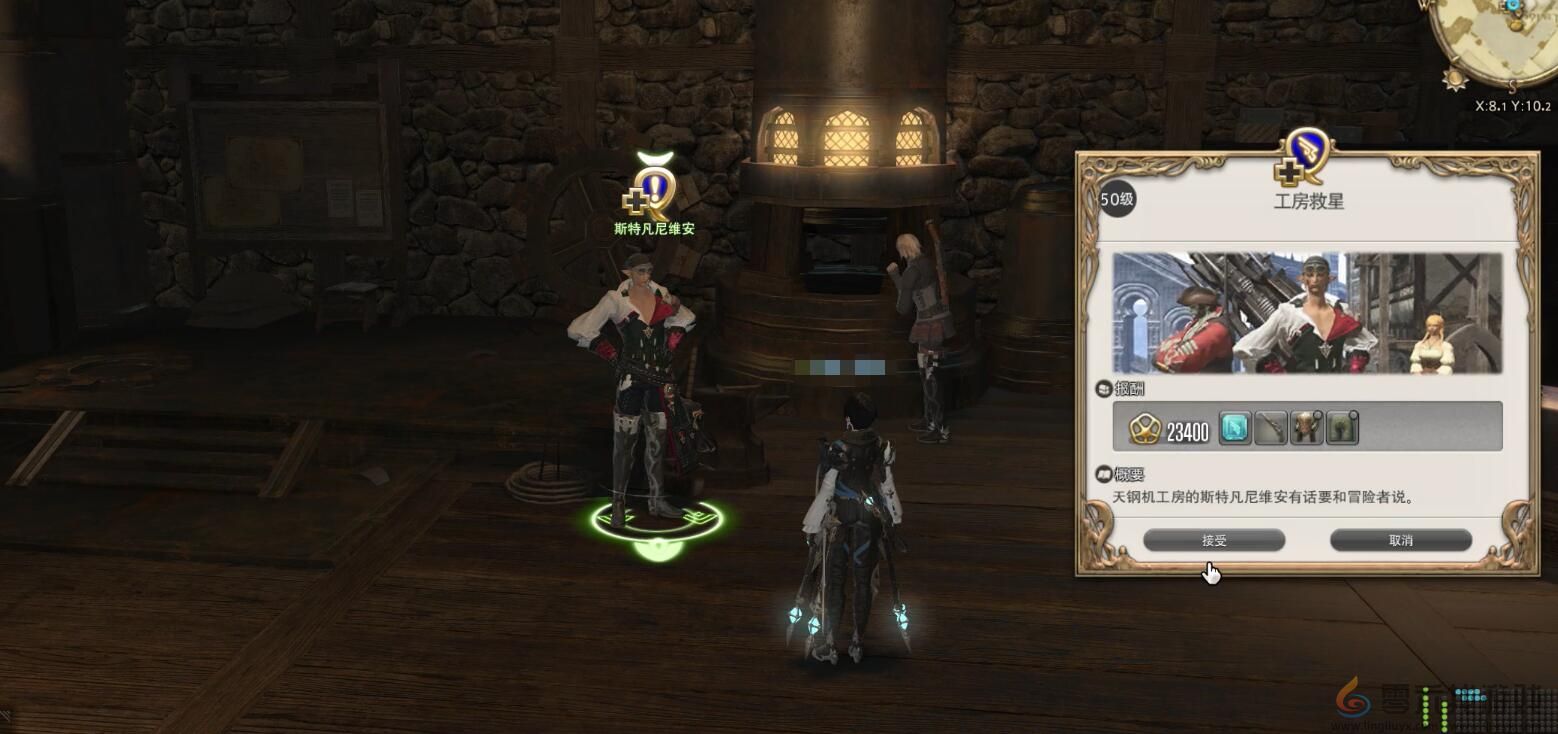Click the sun time indicator beside the minimap
Viewport: 1558px width, 734px height.
[1454, 78]
